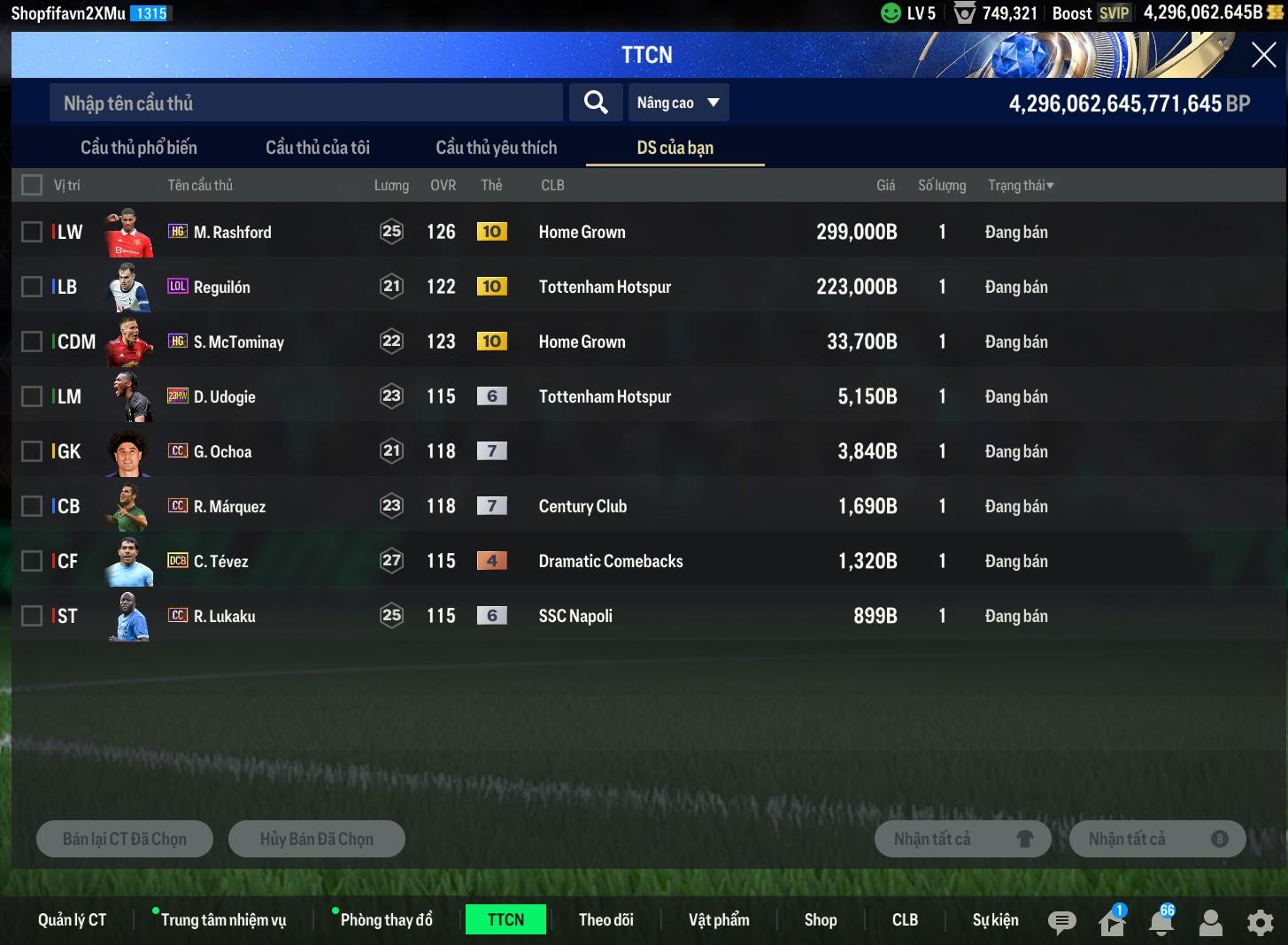The image size is (1288, 945).
Task: Go to Trung tâm nhiệm vụ
Action: pos(223,920)
